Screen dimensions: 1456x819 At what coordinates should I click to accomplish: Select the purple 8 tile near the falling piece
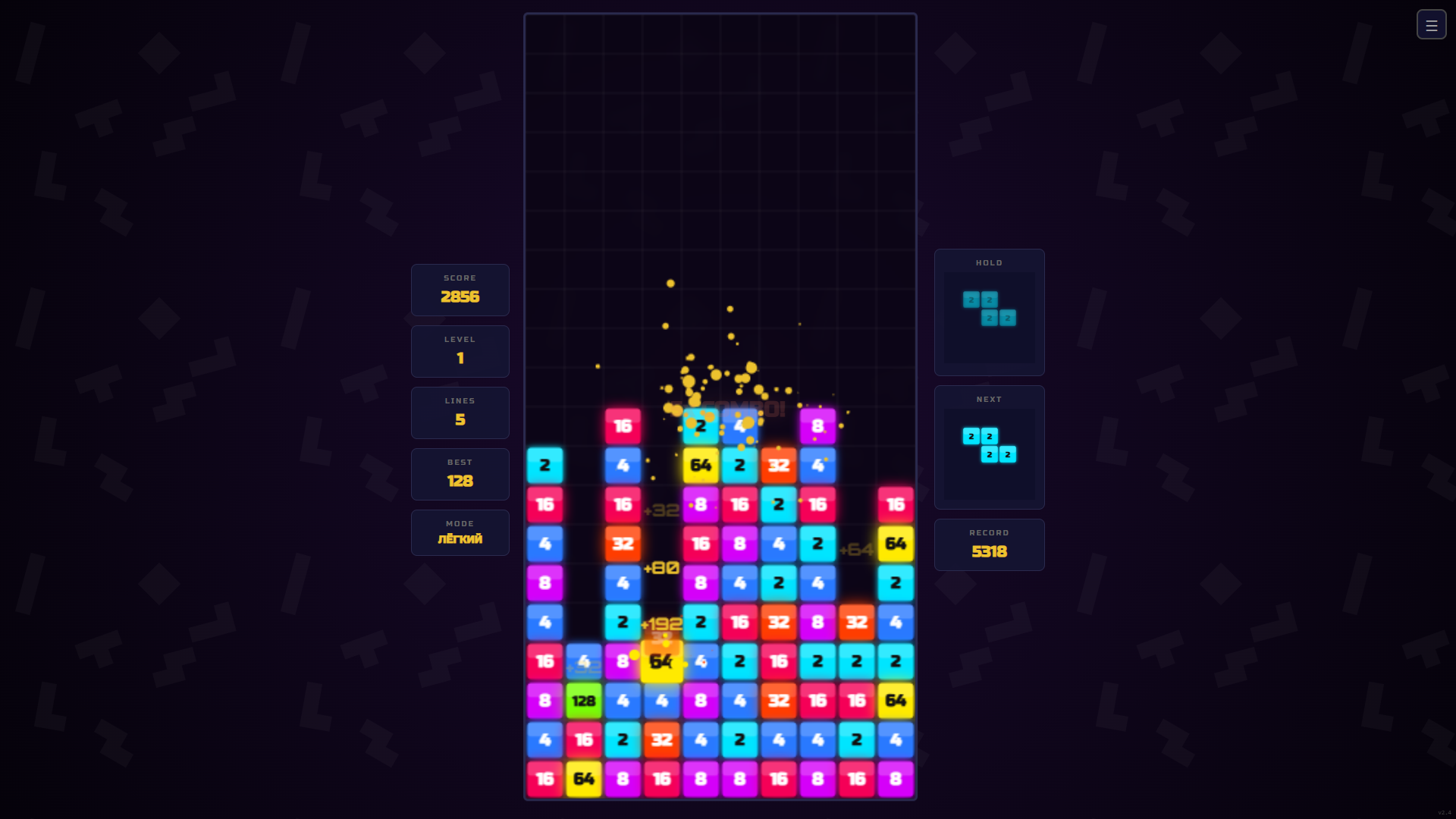tap(817, 426)
